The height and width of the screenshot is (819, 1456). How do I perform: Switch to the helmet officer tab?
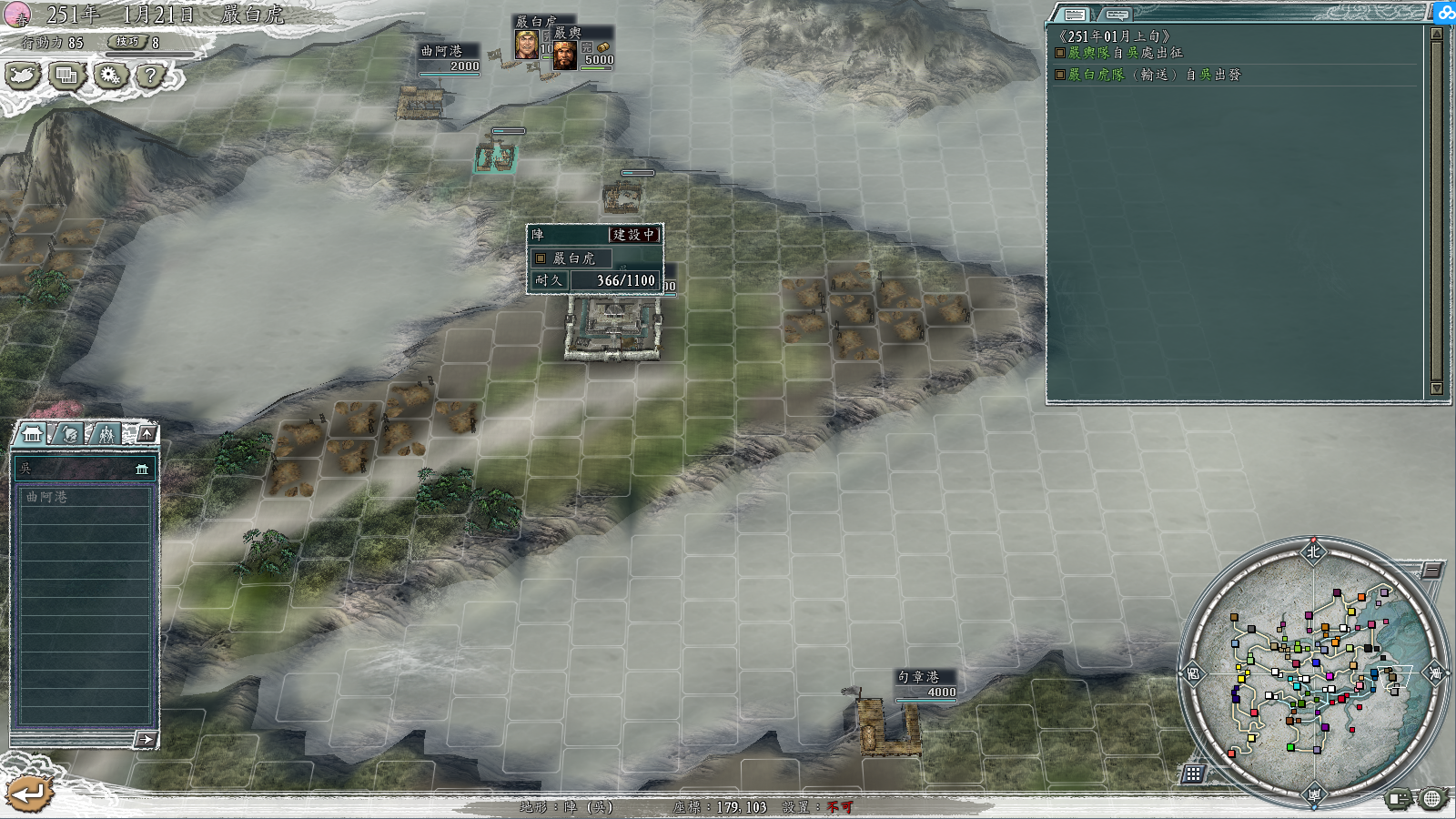tap(70, 434)
